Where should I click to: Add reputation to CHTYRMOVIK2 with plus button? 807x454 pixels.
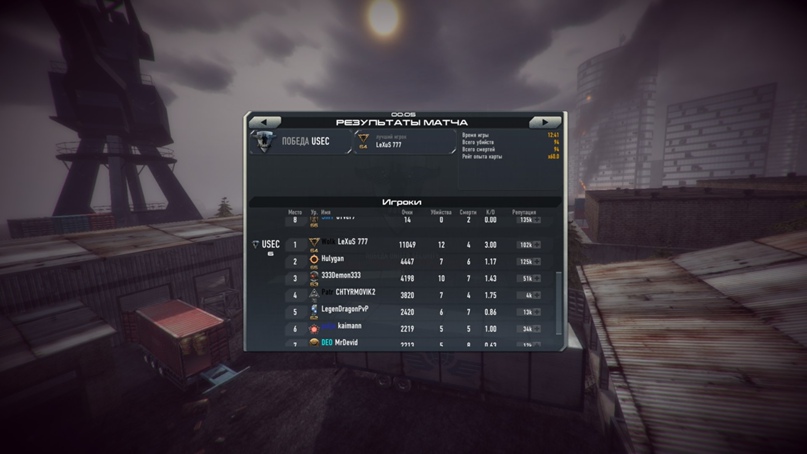tap(537, 294)
